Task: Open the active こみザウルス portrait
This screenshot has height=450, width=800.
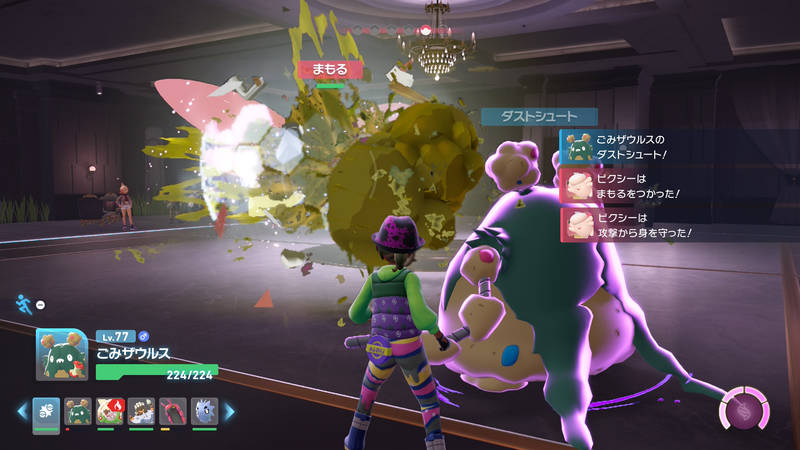Action: [x=62, y=354]
